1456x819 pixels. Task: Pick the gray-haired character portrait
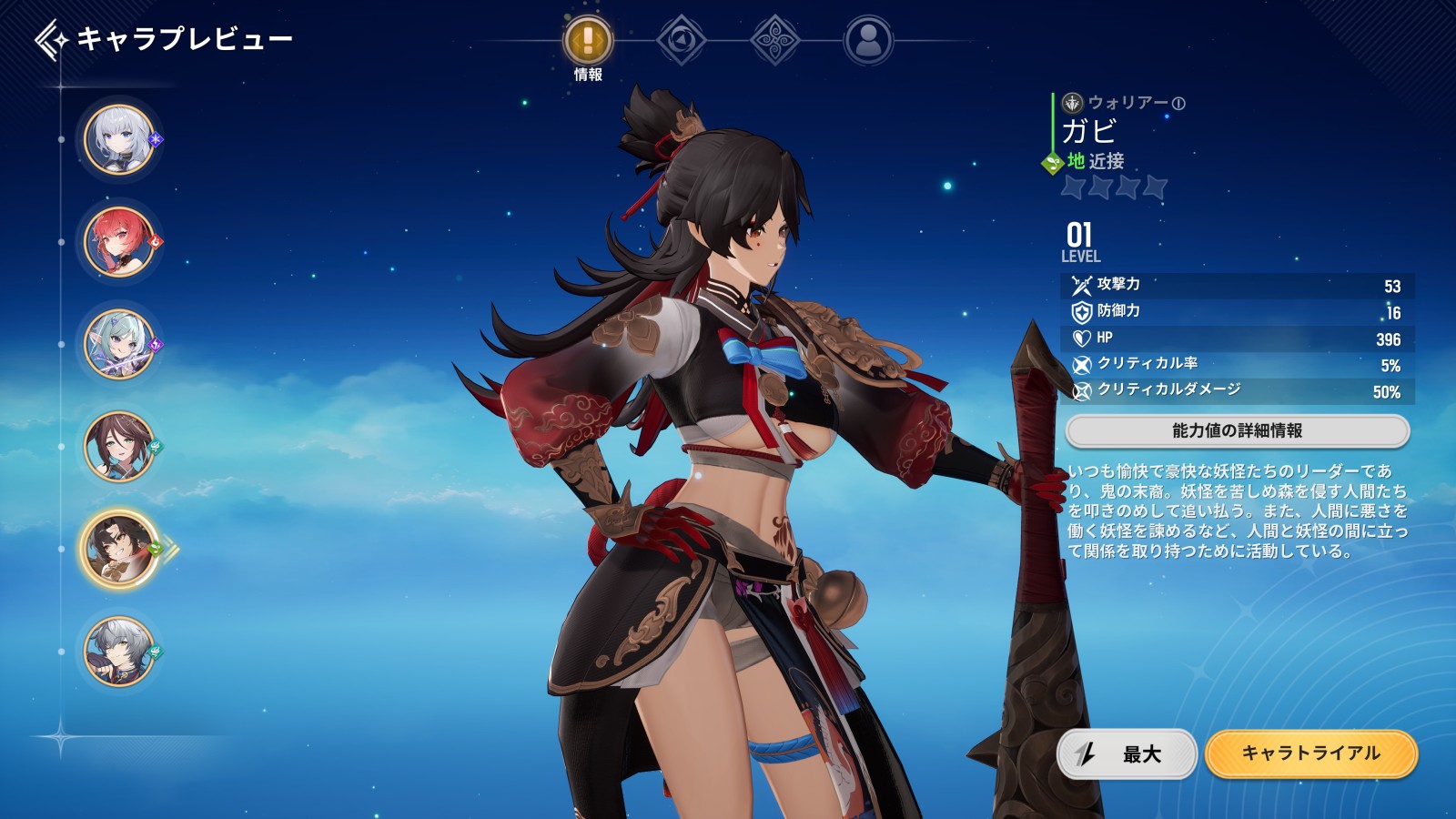pyautogui.click(x=119, y=652)
